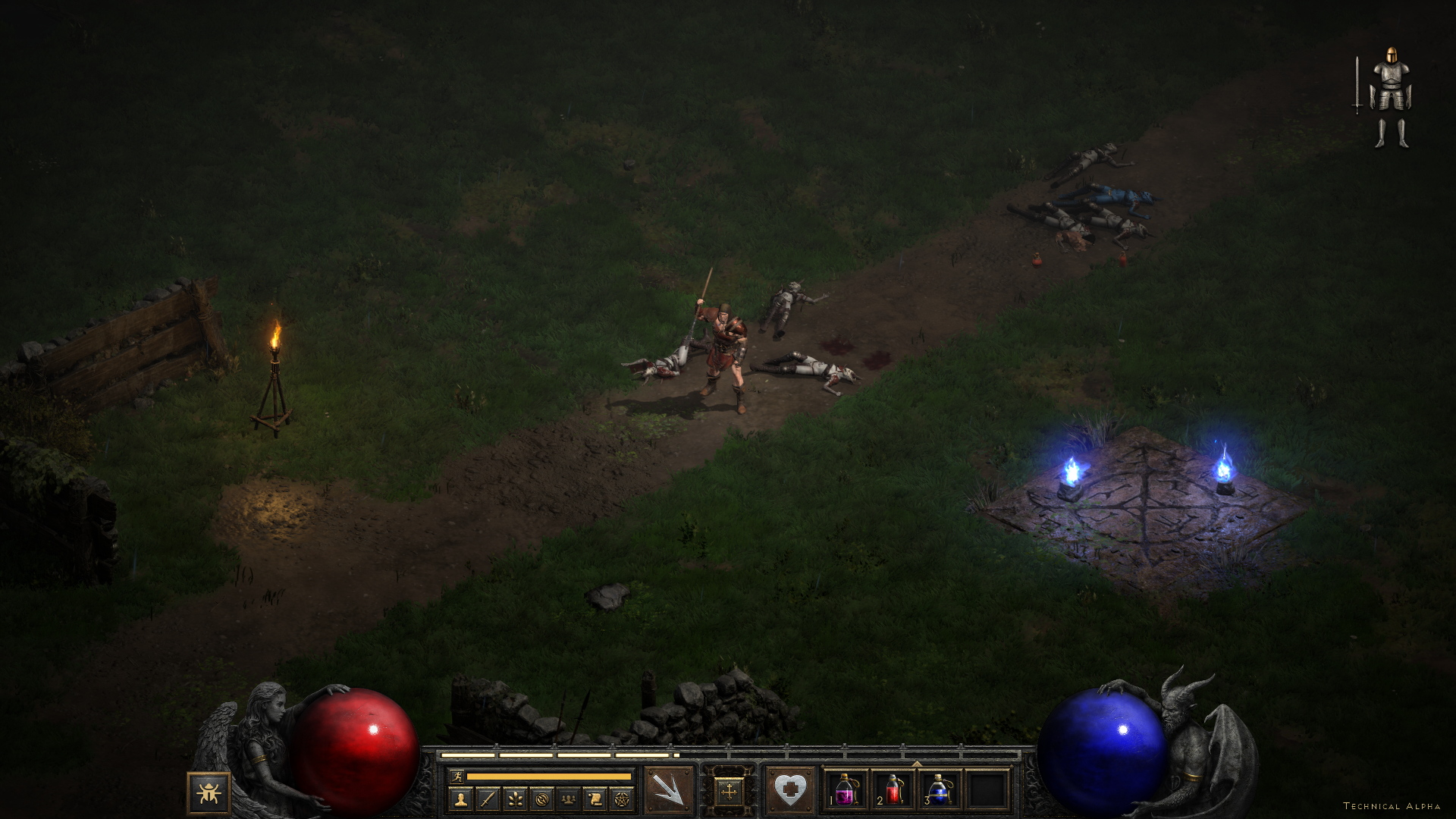Select the right-click heart skill

pos(789,790)
